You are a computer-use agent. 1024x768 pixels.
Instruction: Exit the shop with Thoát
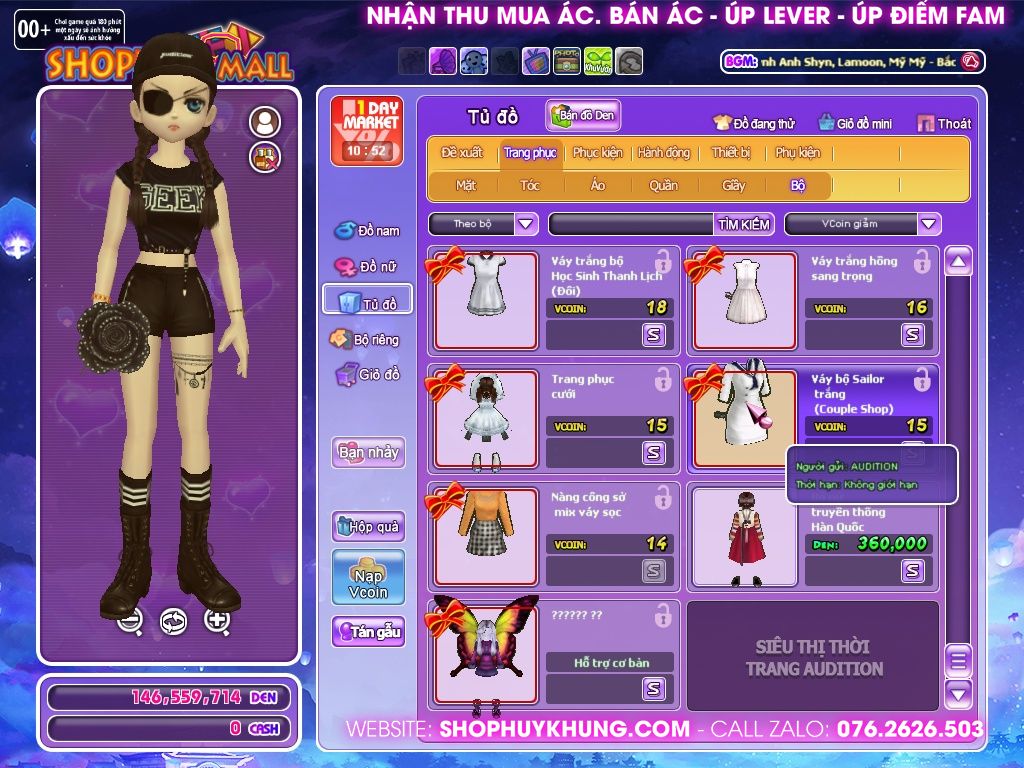(x=944, y=124)
